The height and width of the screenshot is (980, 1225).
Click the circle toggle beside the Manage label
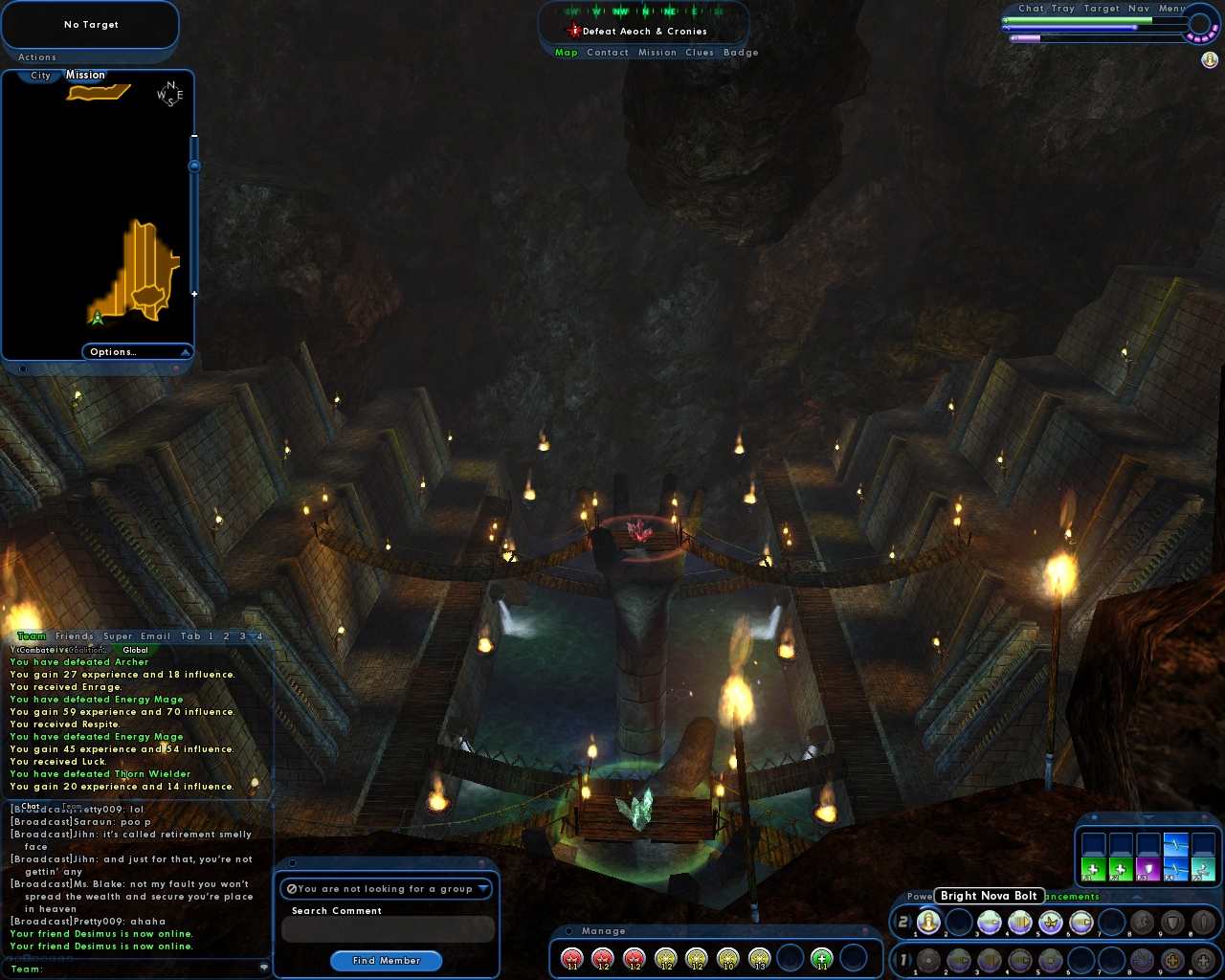(x=569, y=930)
